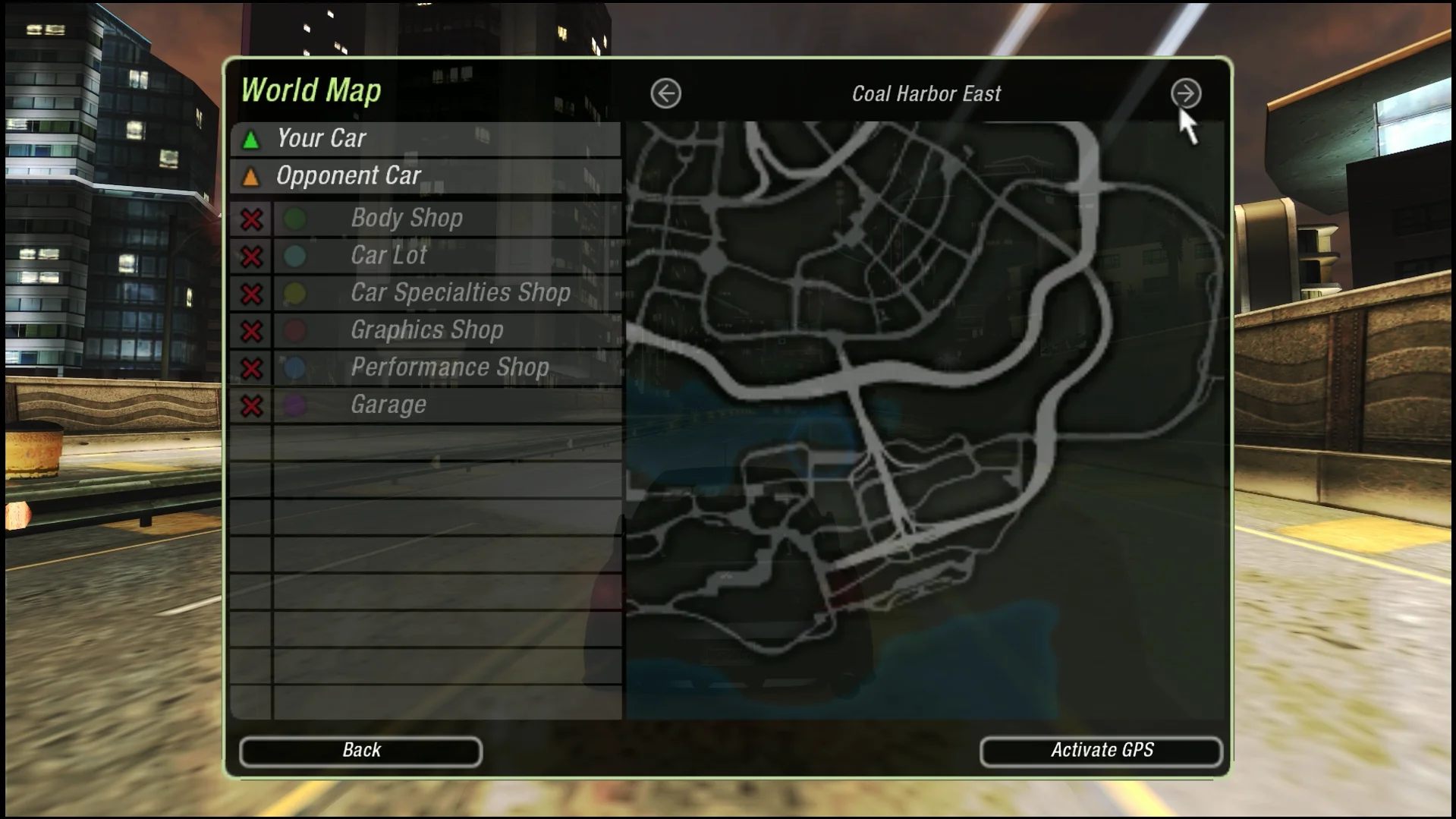Toggle the Body Shop map filter
The width and height of the screenshot is (1456, 819).
click(x=252, y=219)
